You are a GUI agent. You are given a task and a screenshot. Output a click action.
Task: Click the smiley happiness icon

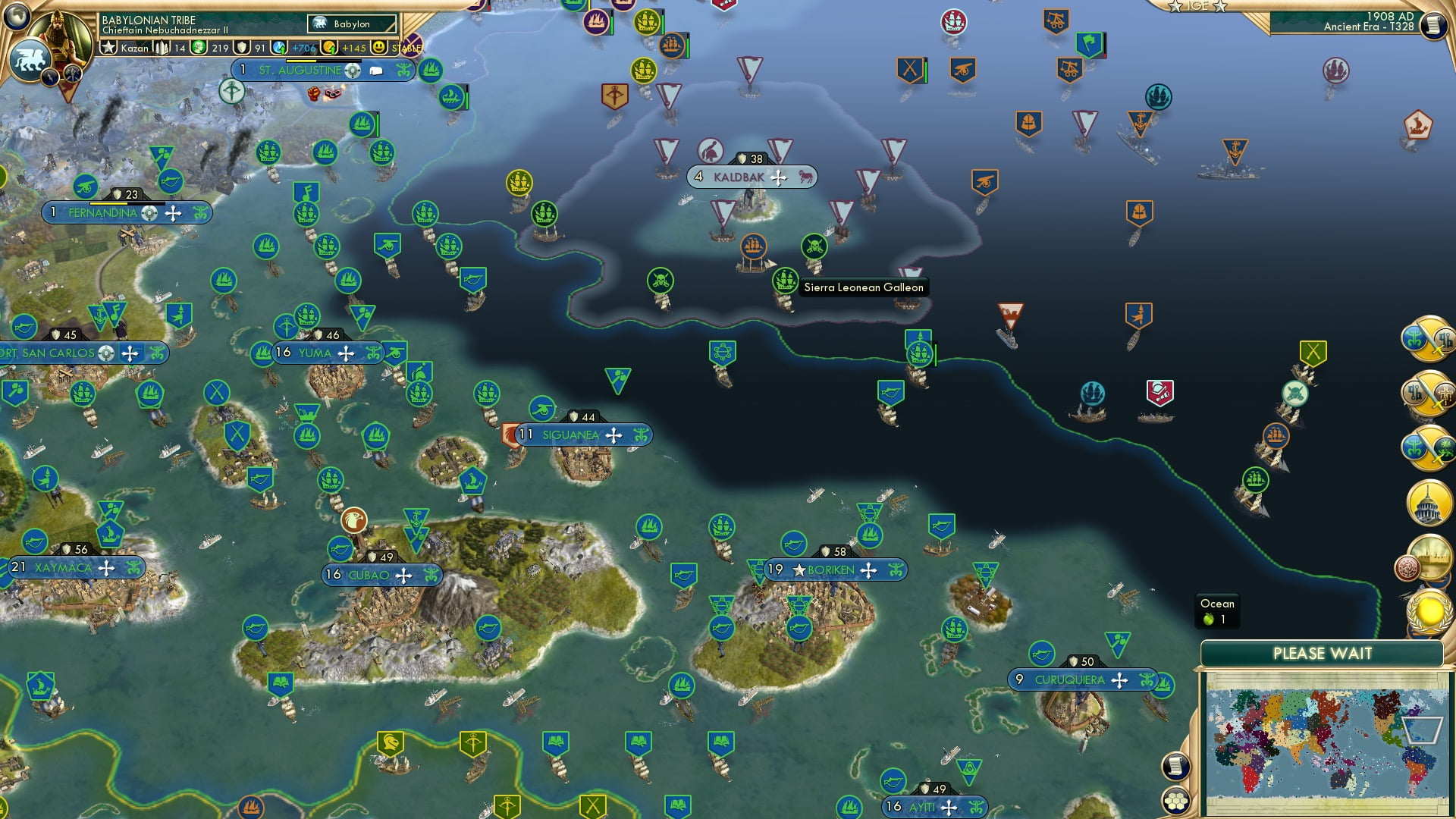[379, 48]
